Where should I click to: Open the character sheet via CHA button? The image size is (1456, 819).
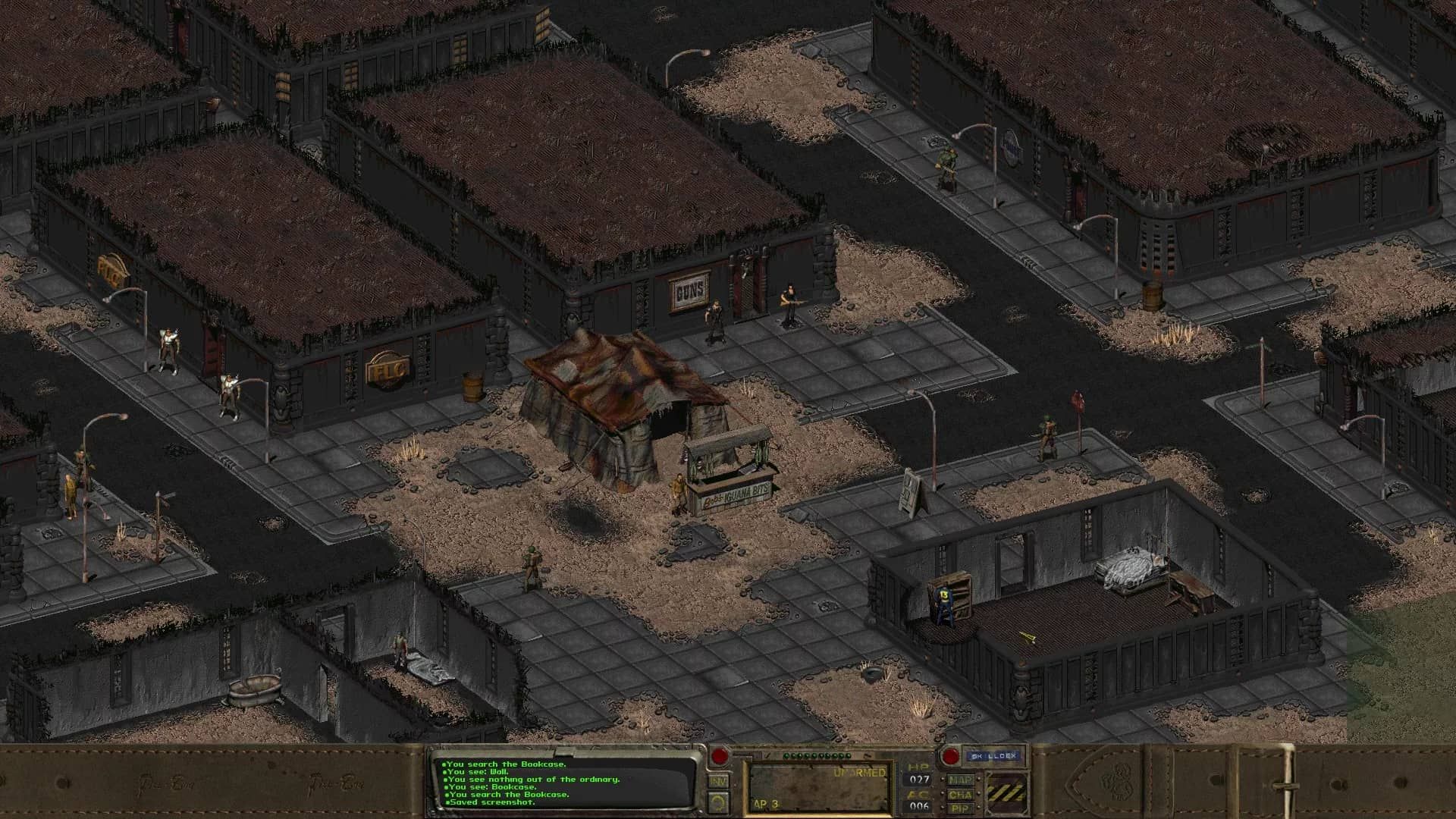[x=961, y=795]
